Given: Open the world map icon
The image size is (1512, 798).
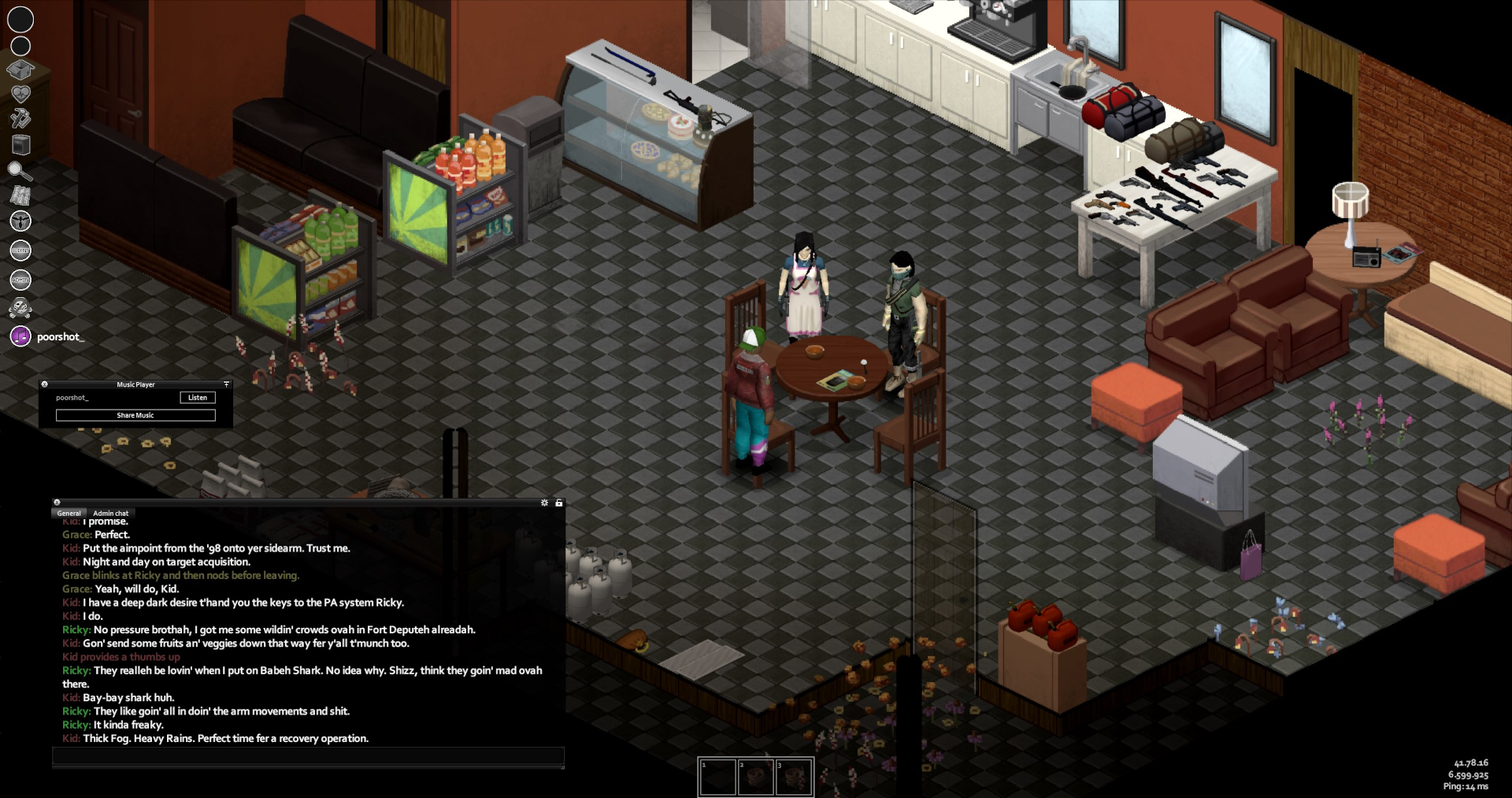Looking at the screenshot, I should (x=20, y=195).
